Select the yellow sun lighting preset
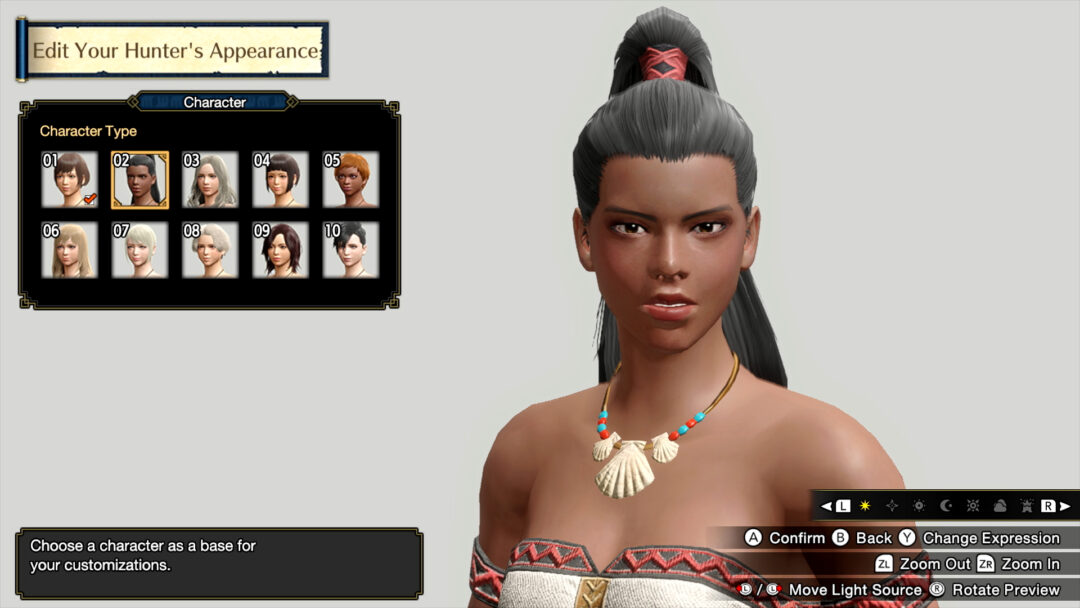 tap(865, 506)
